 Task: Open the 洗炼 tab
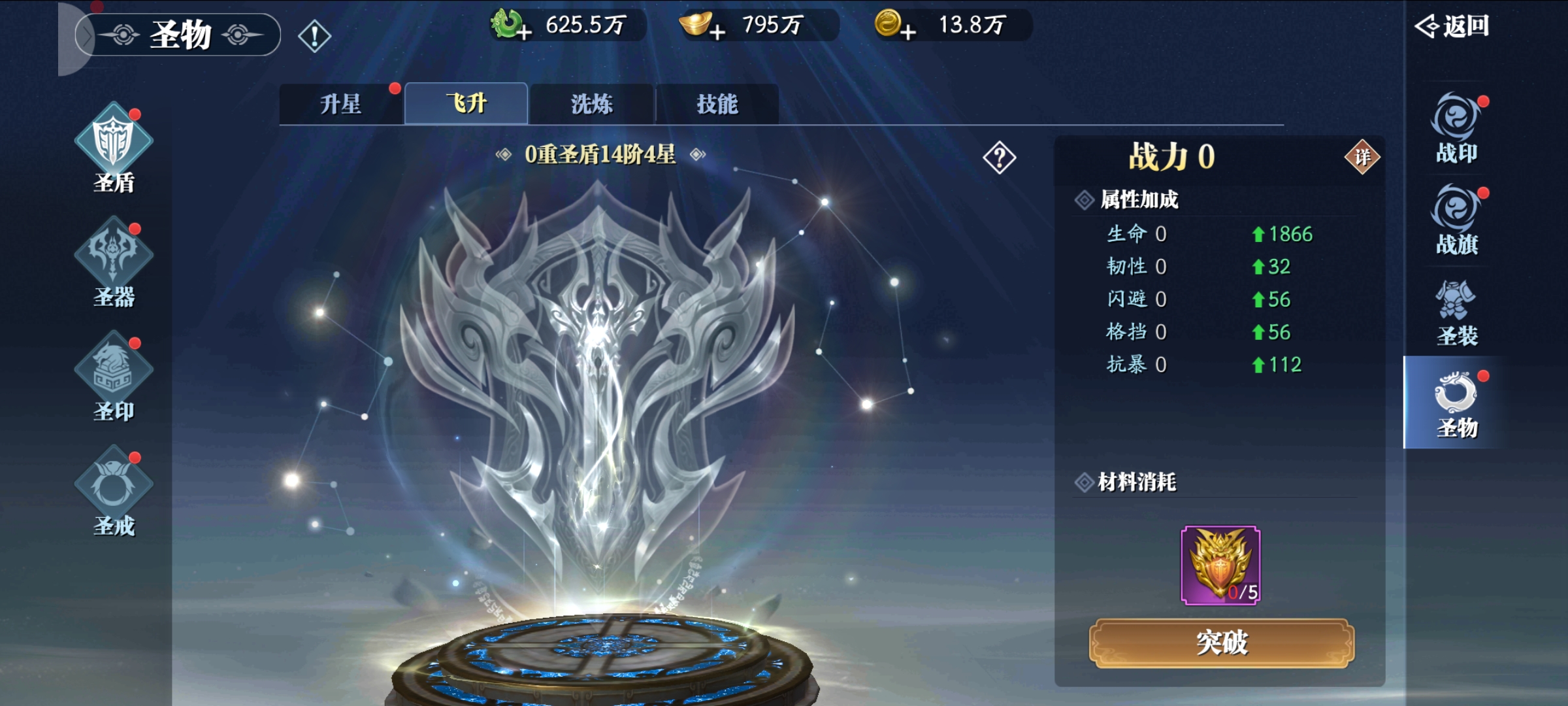click(x=592, y=104)
